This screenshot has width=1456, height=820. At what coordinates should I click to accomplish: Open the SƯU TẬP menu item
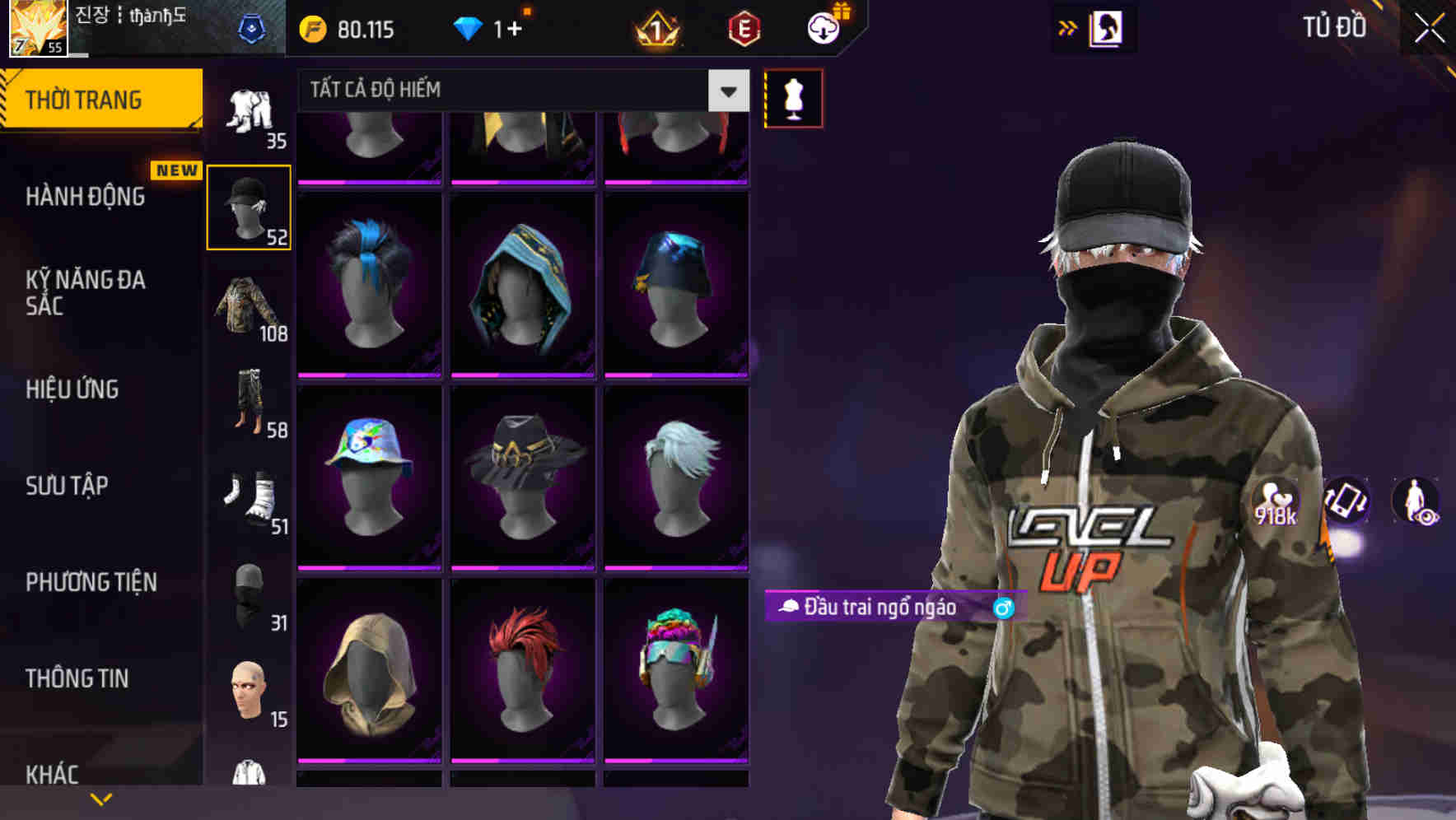coord(68,487)
